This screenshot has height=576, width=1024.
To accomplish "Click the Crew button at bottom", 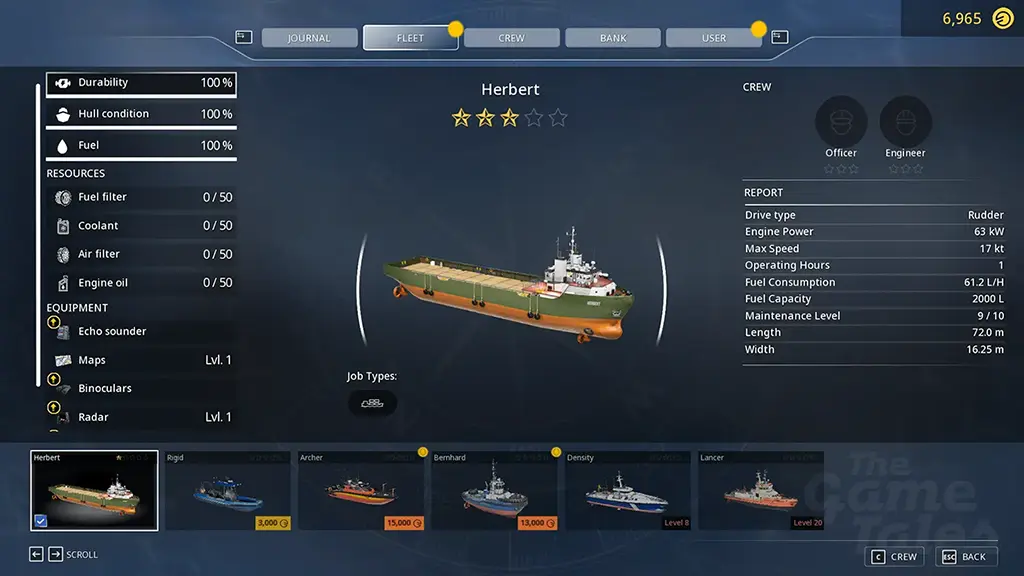I will coord(893,557).
